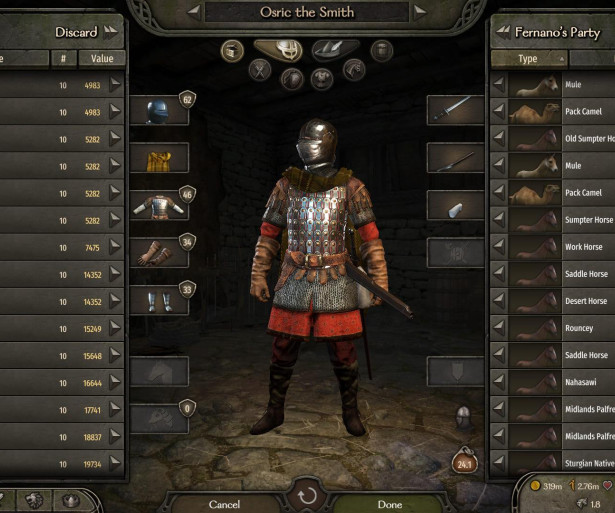Select the Nahasawi horse row
The width and height of the screenshot is (615, 513).
560,382
